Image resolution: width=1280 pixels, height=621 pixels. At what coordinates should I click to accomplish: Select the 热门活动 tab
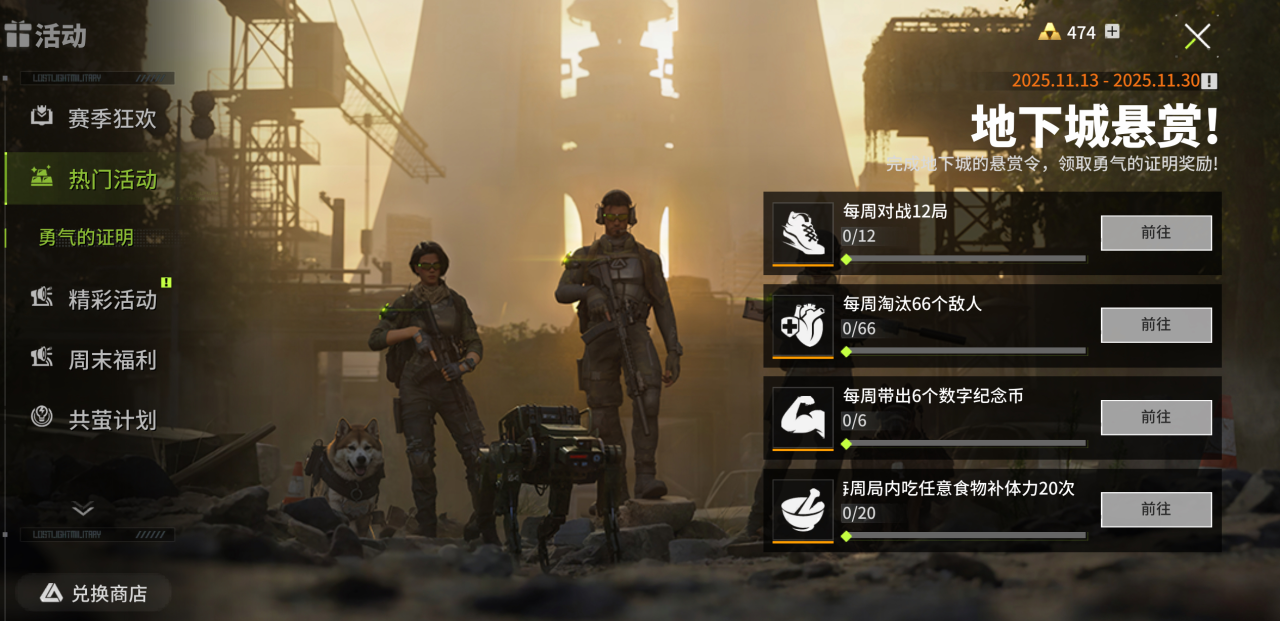click(x=98, y=179)
